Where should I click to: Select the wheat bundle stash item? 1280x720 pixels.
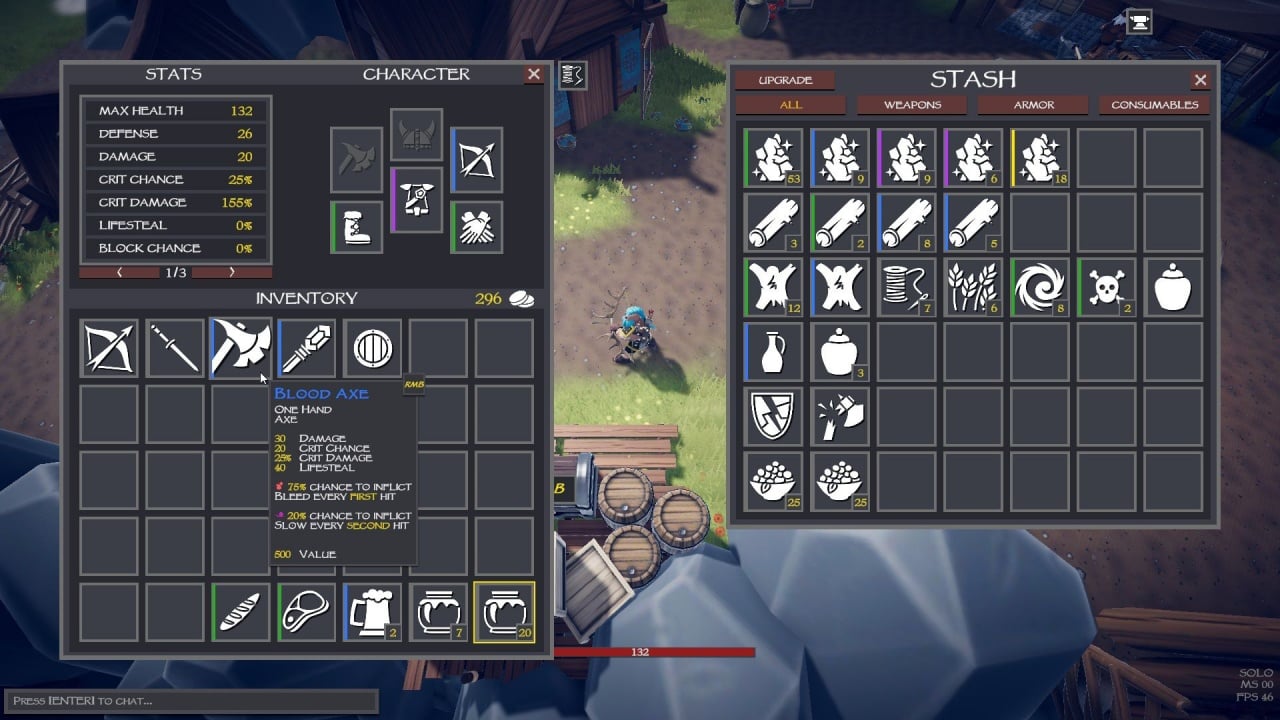point(973,287)
